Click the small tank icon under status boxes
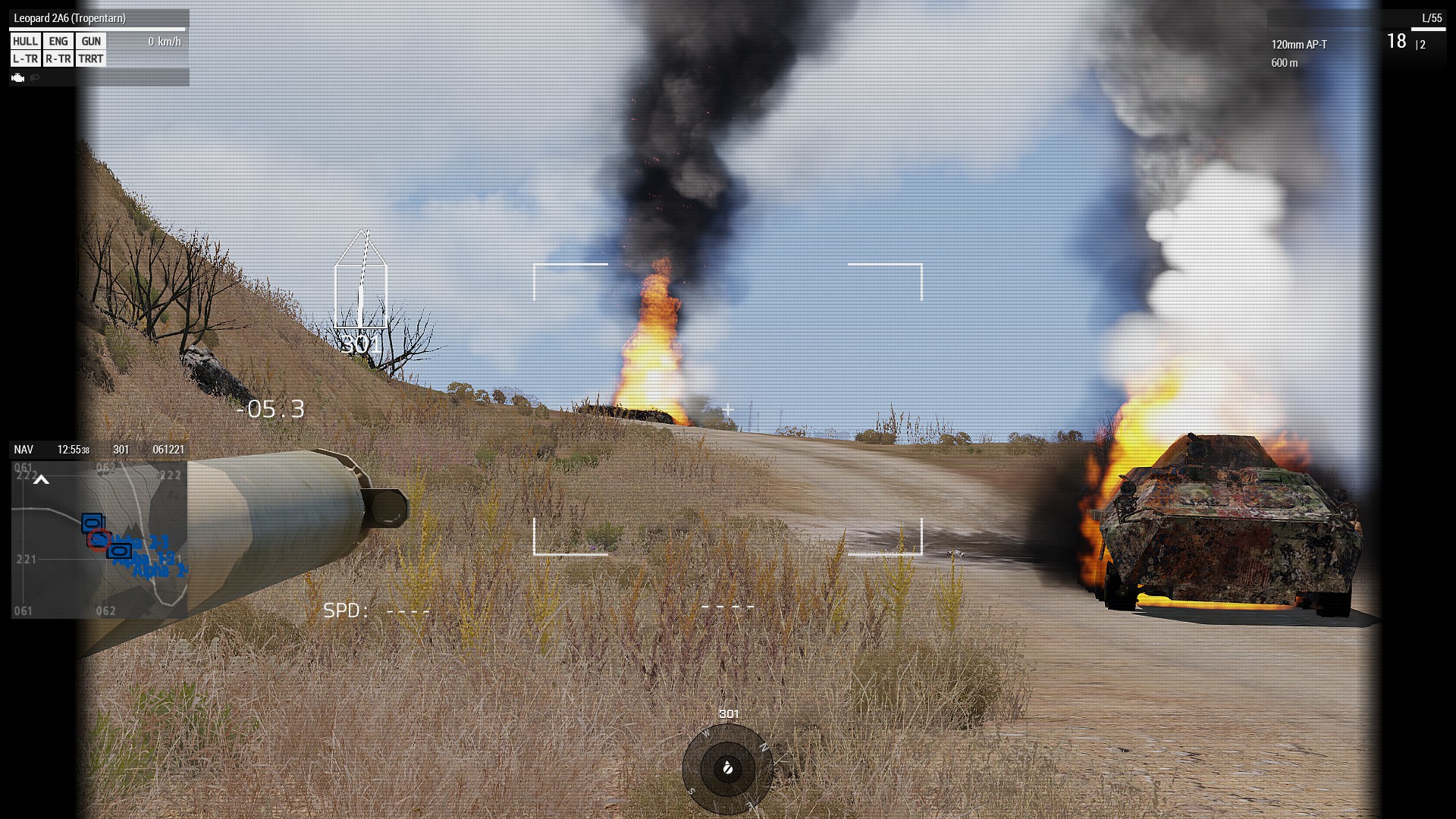Viewport: 1456px width, 819px height. tap(18, 77)
